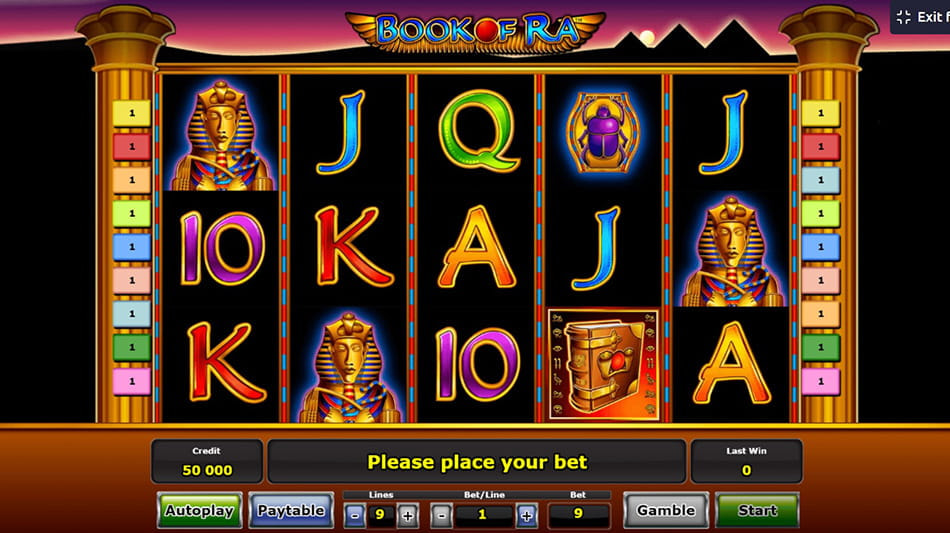Enable Autoplay mode

(x=199, y=510)
